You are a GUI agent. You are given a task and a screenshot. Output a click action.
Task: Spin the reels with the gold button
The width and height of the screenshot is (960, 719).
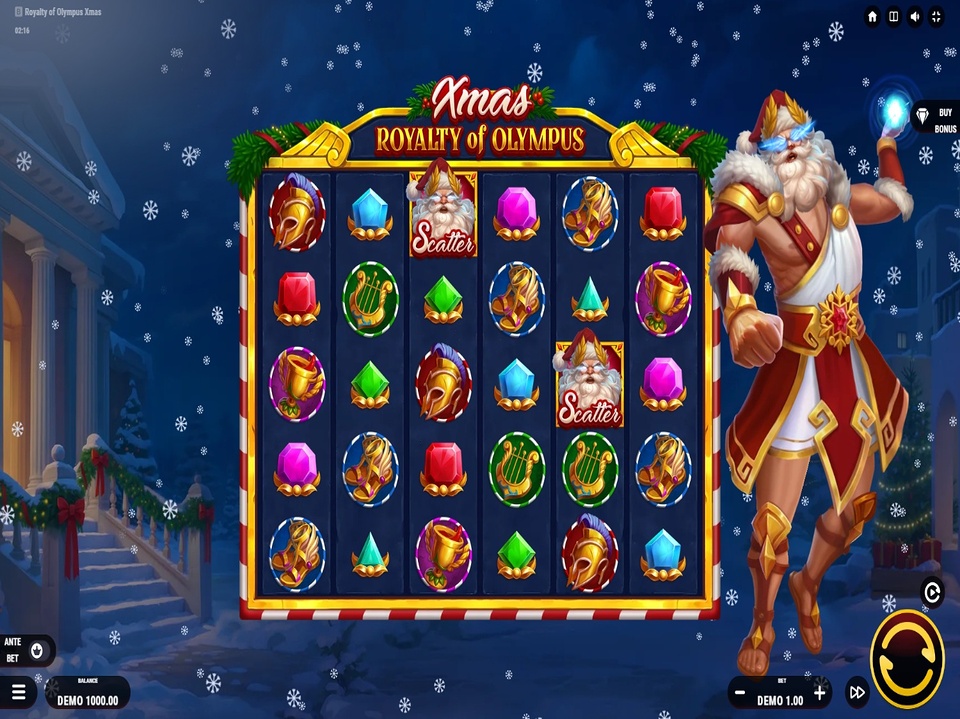pos(907,658)
